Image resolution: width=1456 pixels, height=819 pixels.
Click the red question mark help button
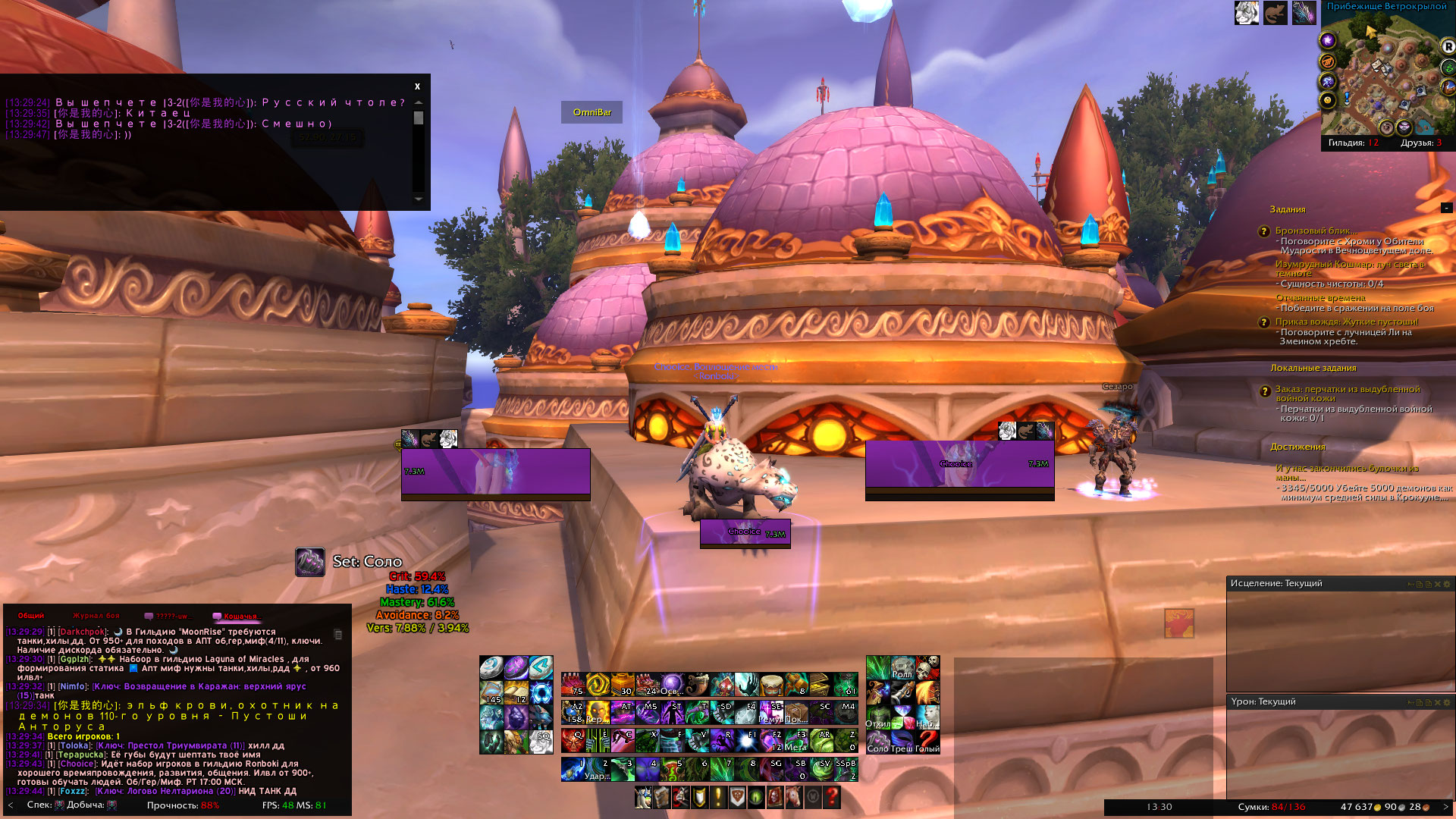(832, 797)
